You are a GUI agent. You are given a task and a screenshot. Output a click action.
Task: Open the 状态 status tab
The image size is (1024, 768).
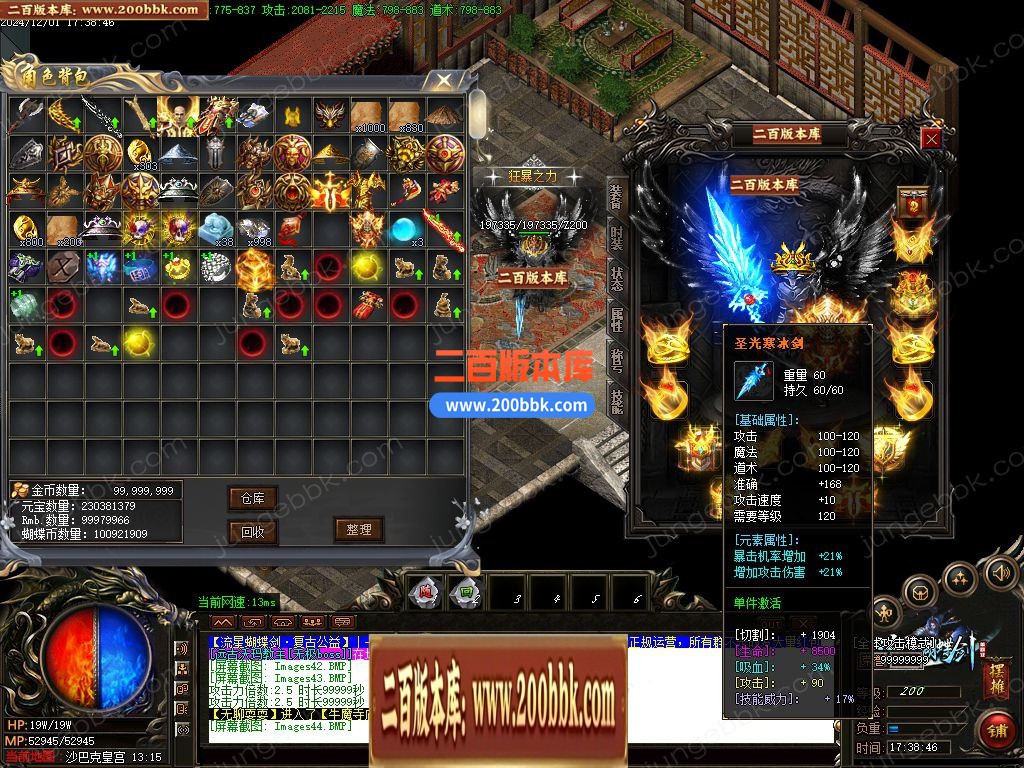[x=616, y=281]
